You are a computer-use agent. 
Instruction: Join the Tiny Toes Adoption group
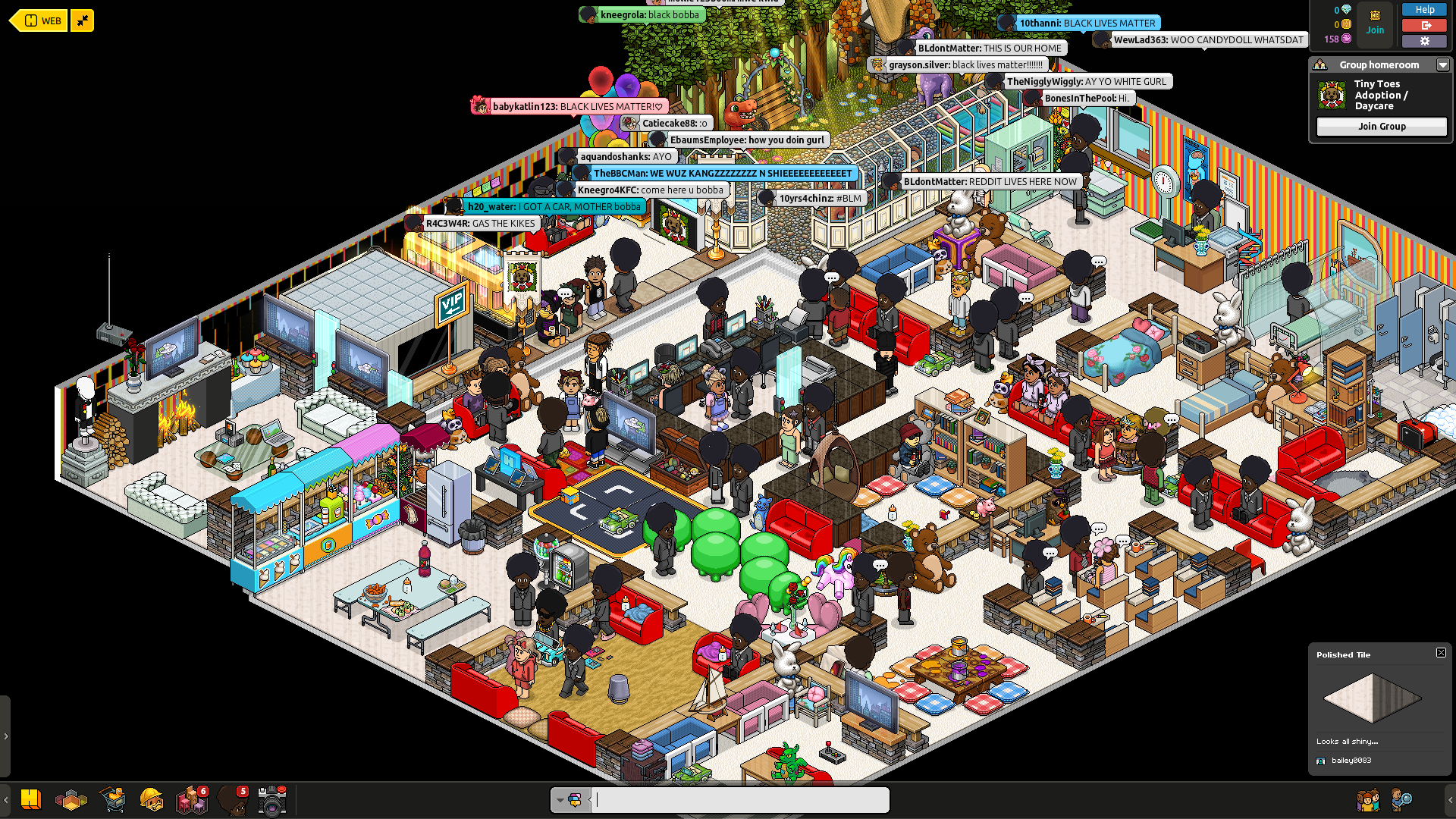[1381, 127]
